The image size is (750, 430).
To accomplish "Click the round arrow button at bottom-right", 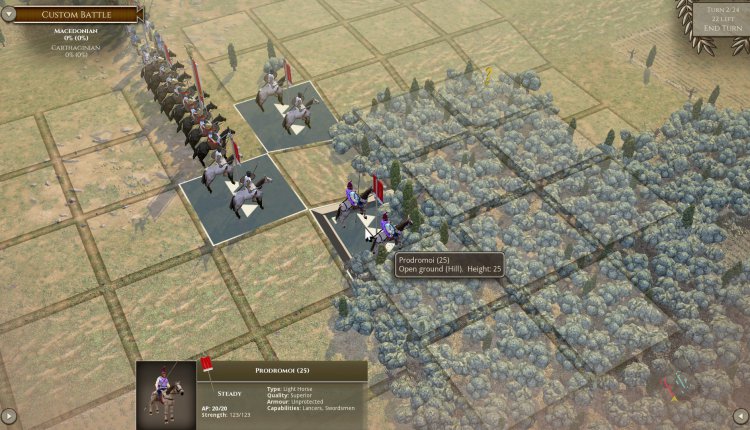I will 740,415.
